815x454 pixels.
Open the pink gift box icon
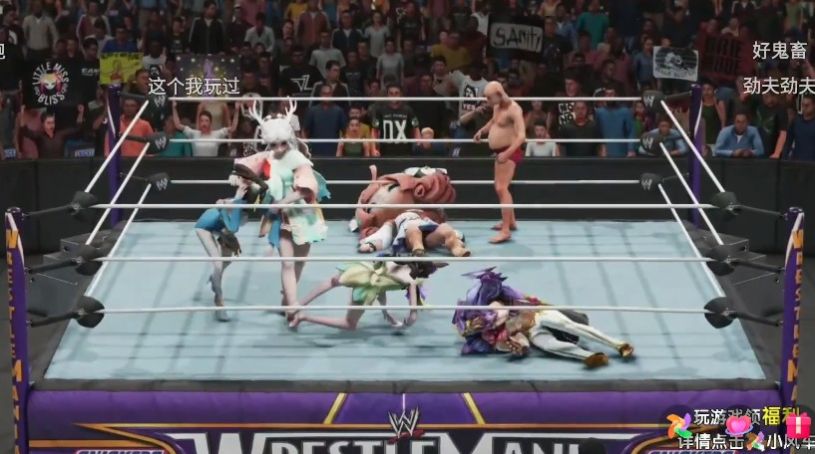797,426
